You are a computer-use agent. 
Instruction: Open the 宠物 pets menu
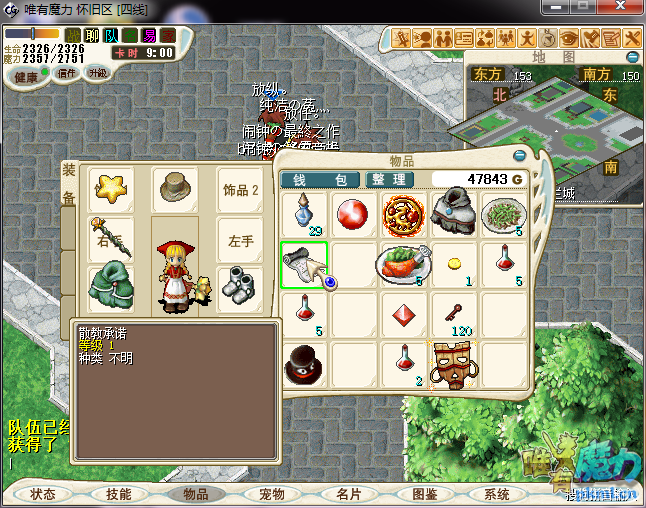pos(272,494)
